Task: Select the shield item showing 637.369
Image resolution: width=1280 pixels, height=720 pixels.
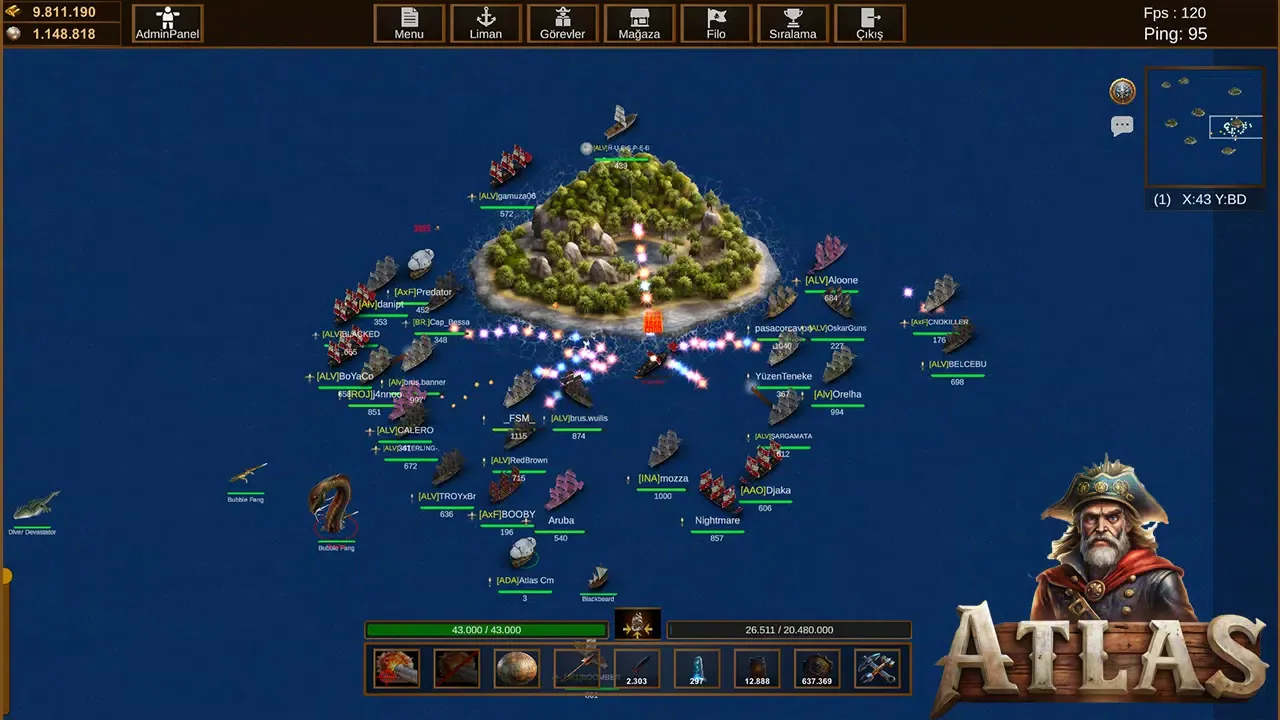Action: point(816,668)
